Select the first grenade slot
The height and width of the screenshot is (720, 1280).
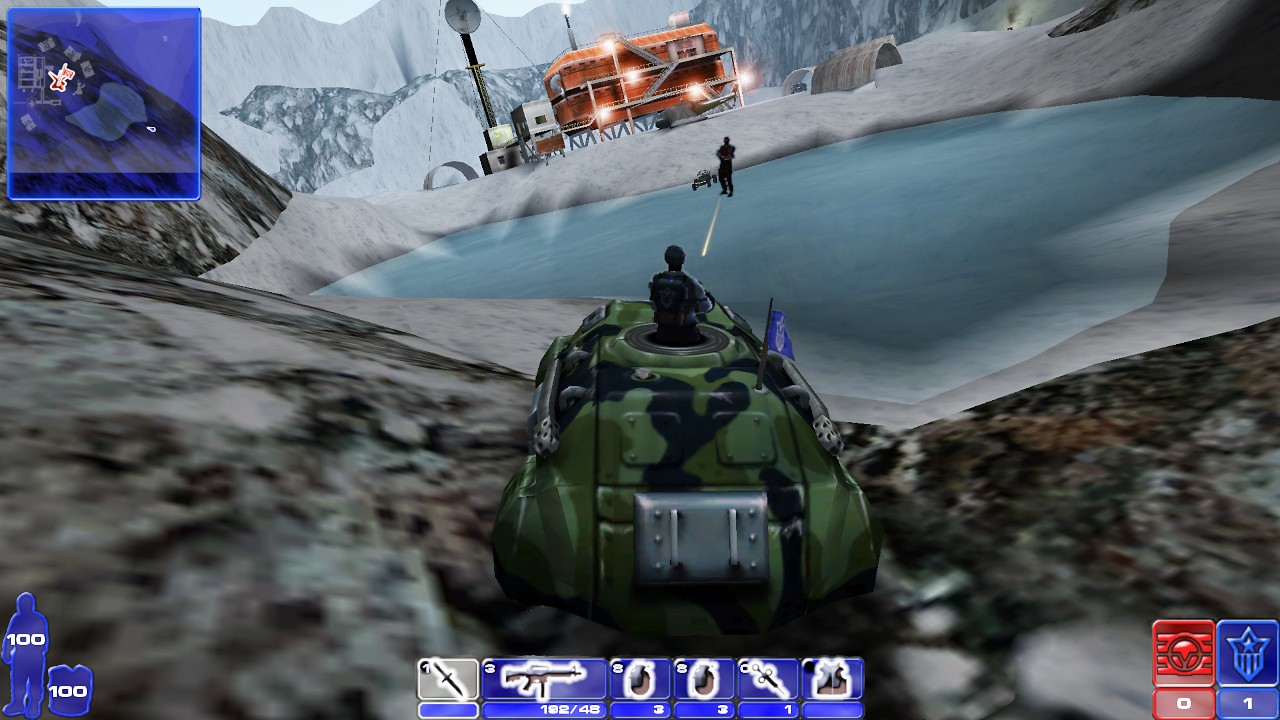[639, 679]
